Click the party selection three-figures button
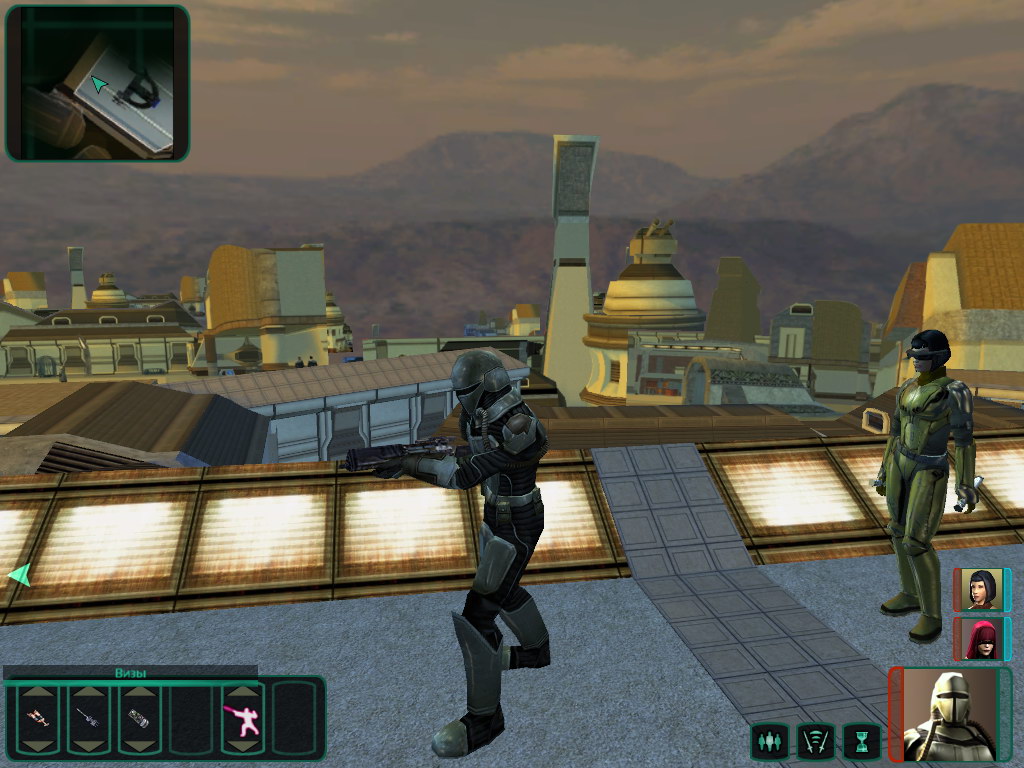 (768, 742)
